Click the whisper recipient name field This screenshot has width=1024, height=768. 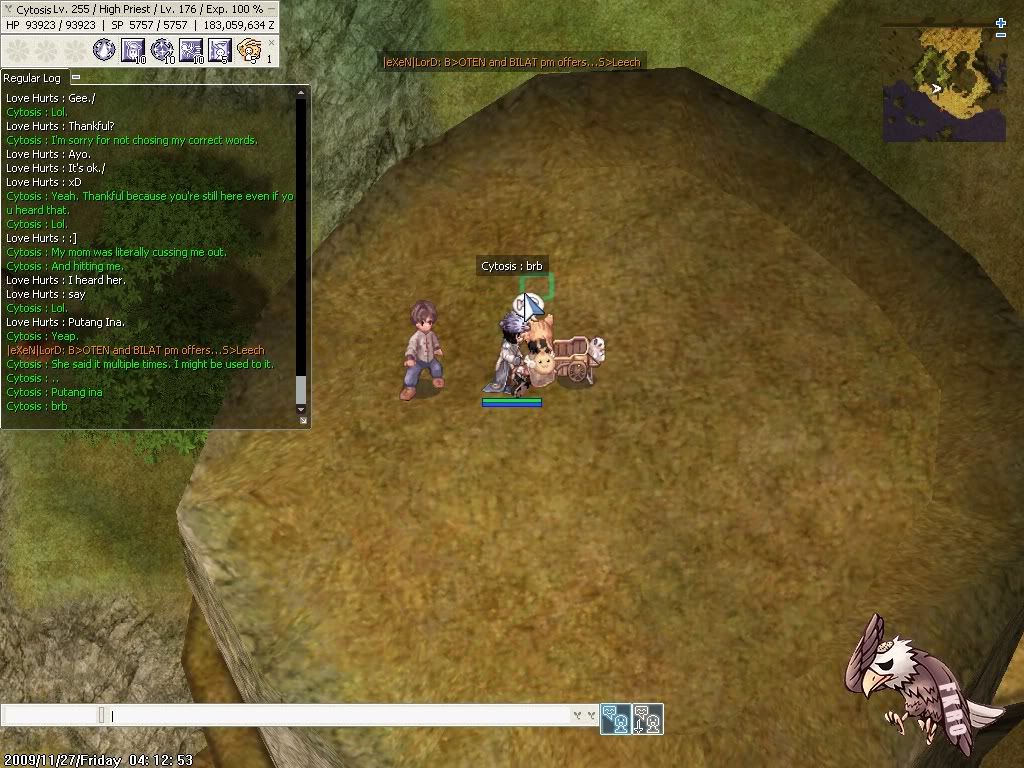(x=50, y=715)
